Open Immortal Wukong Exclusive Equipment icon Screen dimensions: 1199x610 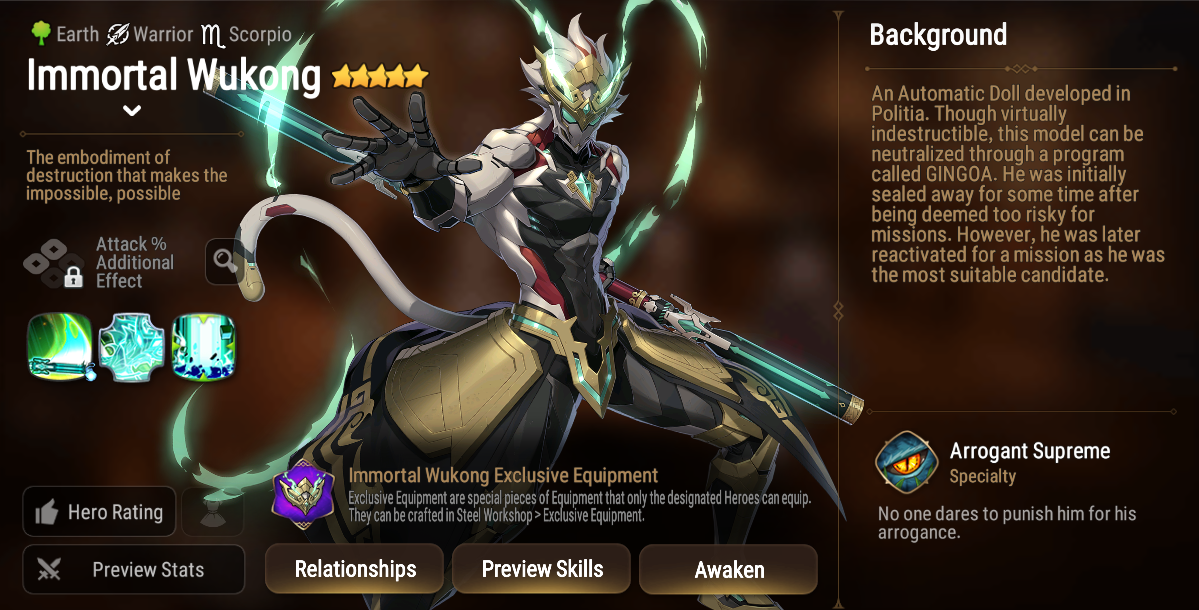305,494
